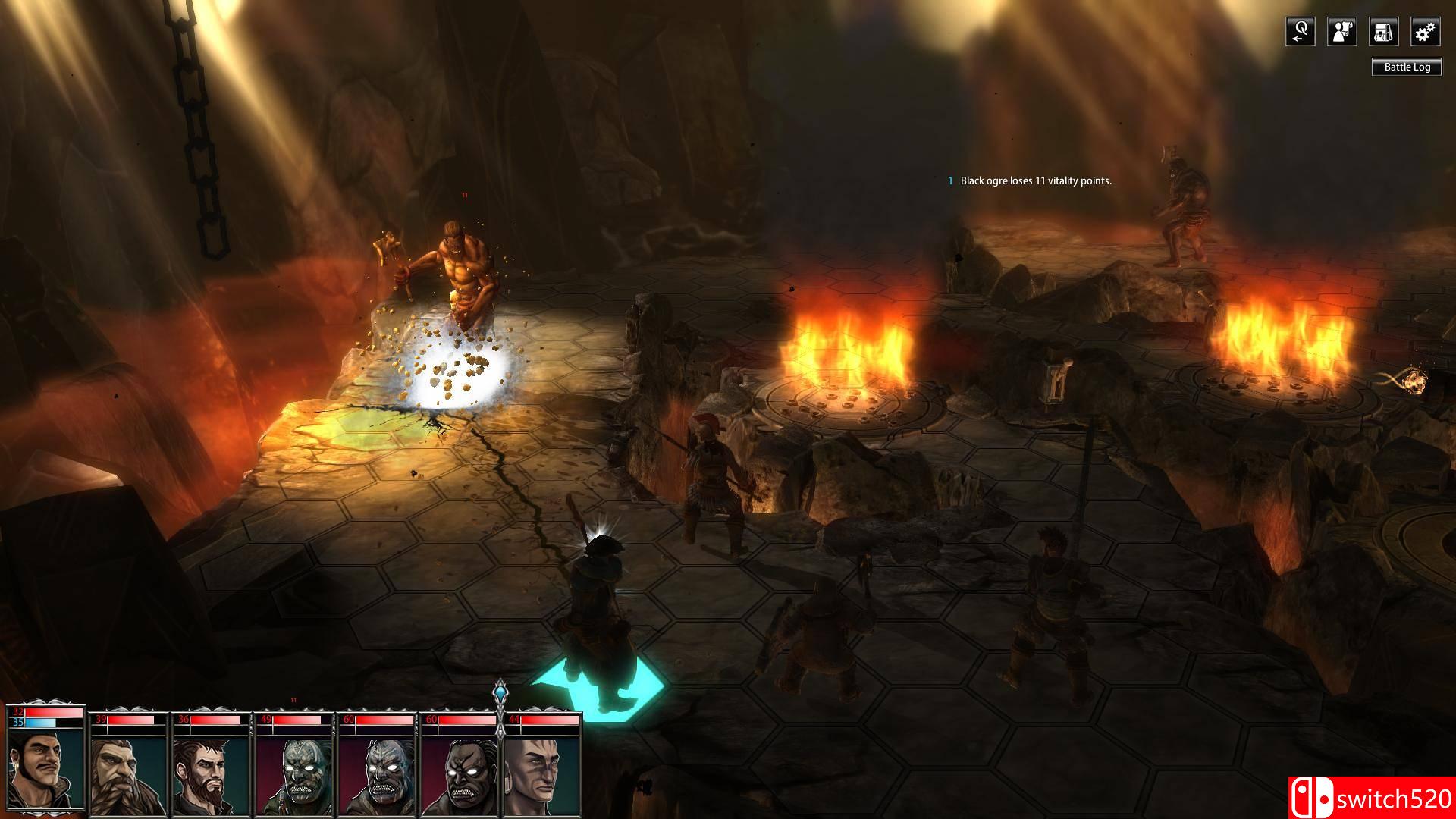Show the Battle Log
Image resolution: width=1456 pixels, height=819 pixels.
tap(1407, 67)
